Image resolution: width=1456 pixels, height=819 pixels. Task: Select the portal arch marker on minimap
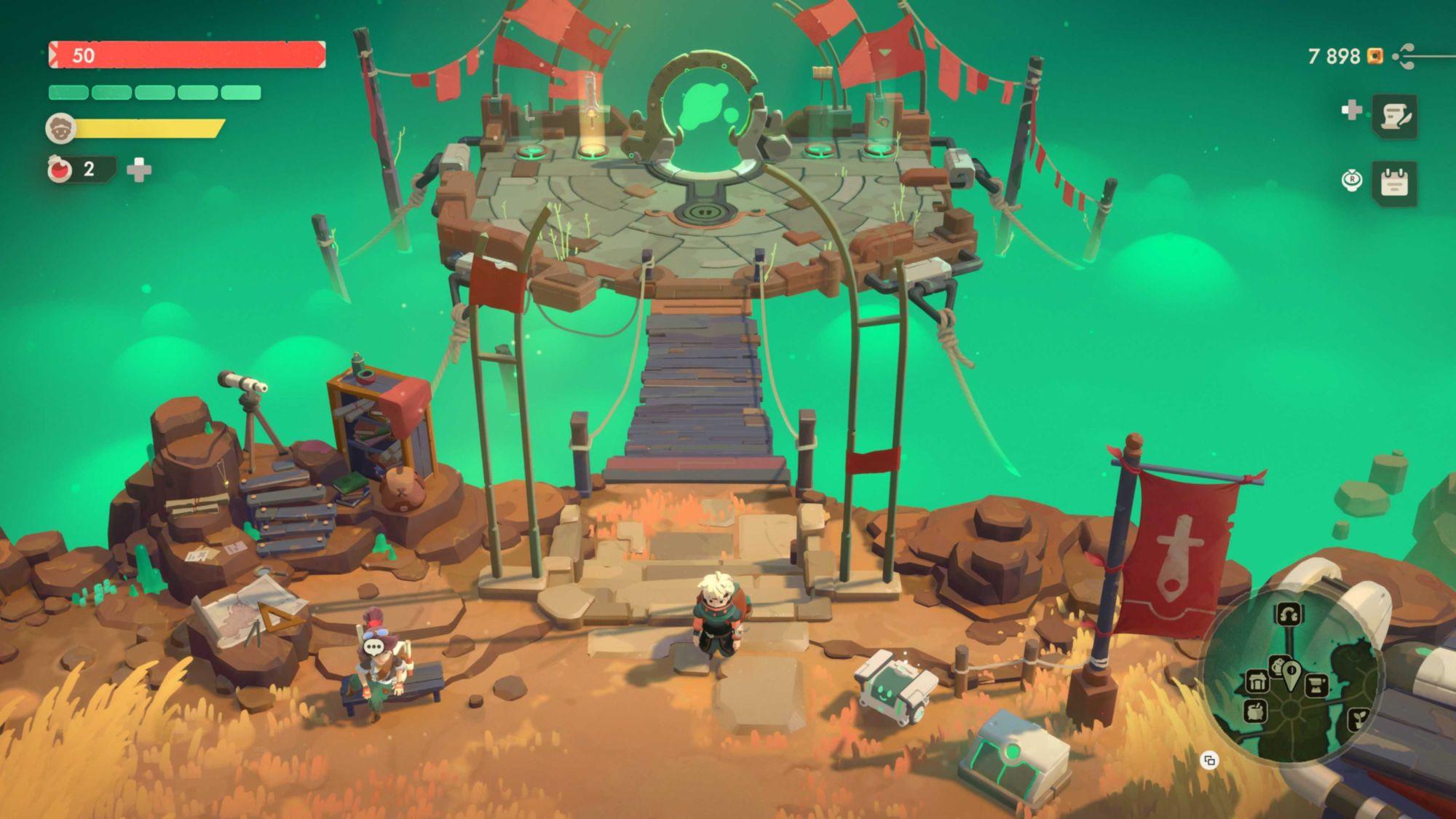coord(1288,614)
